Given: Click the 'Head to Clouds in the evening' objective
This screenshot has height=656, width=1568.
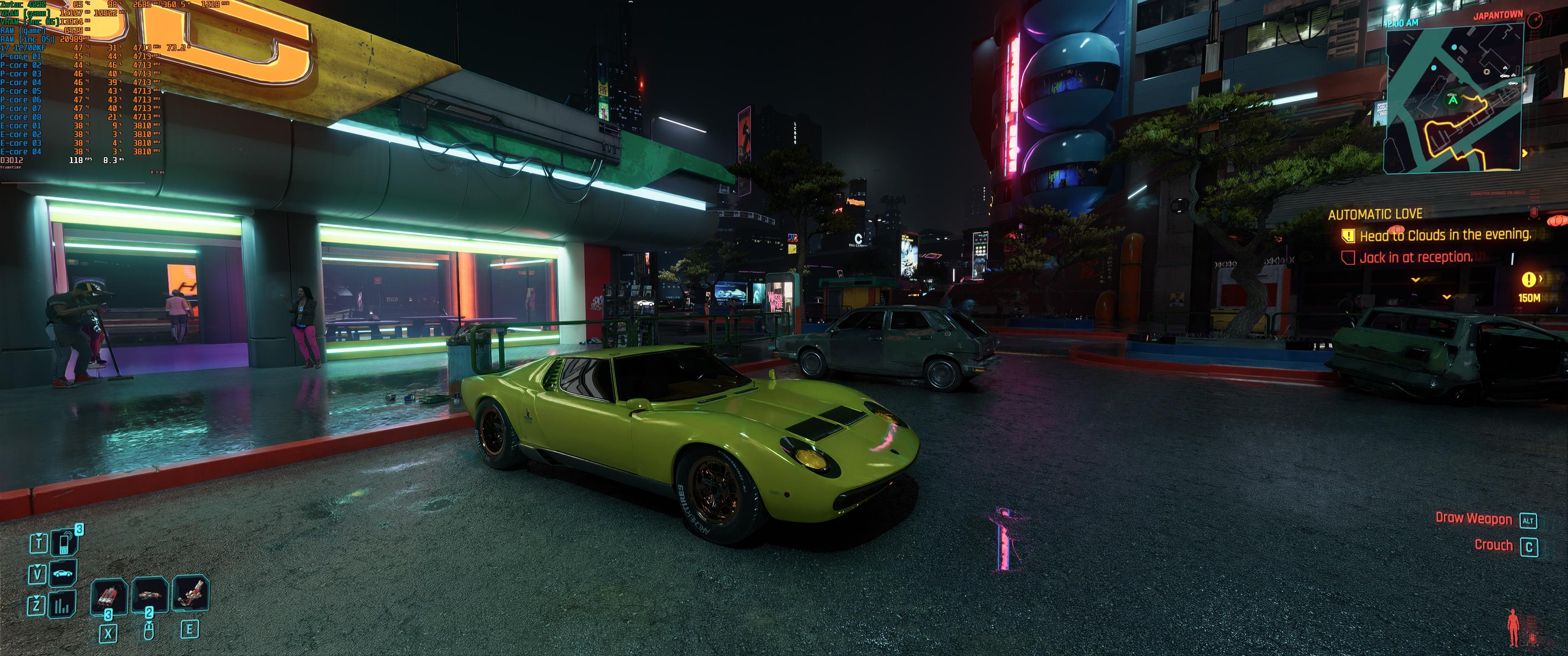Looking at the screenshot, I should click(1445, 236).
